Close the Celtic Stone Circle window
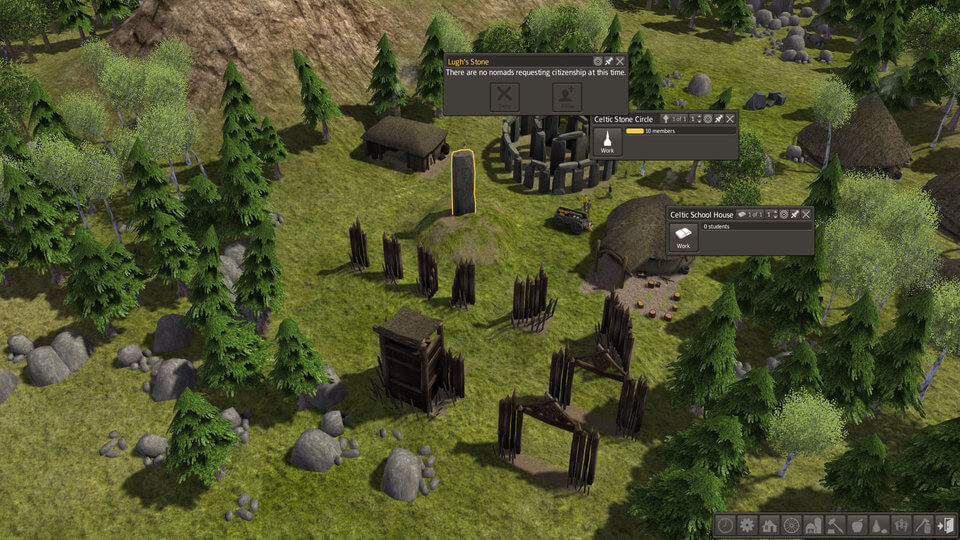This screenshot has height=540, width=960. (730, 119)
